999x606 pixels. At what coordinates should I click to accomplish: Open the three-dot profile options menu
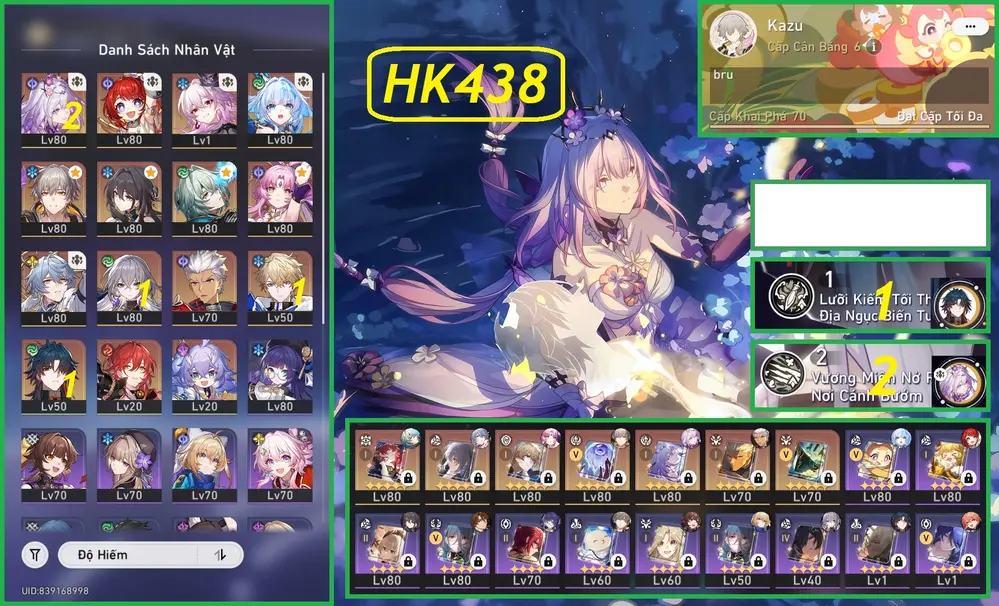point(968,27)
